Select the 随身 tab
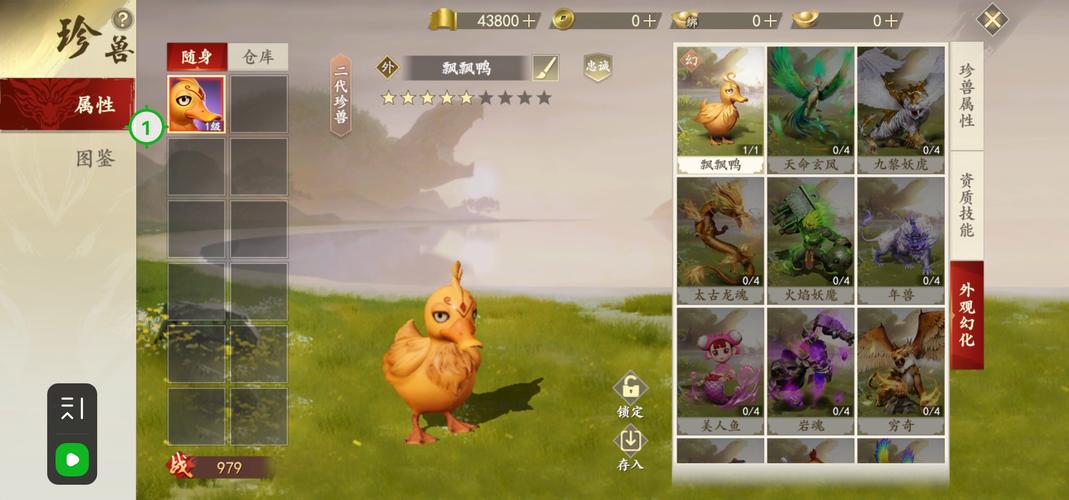Screen dimensions: 1069x500 point(196,56)
